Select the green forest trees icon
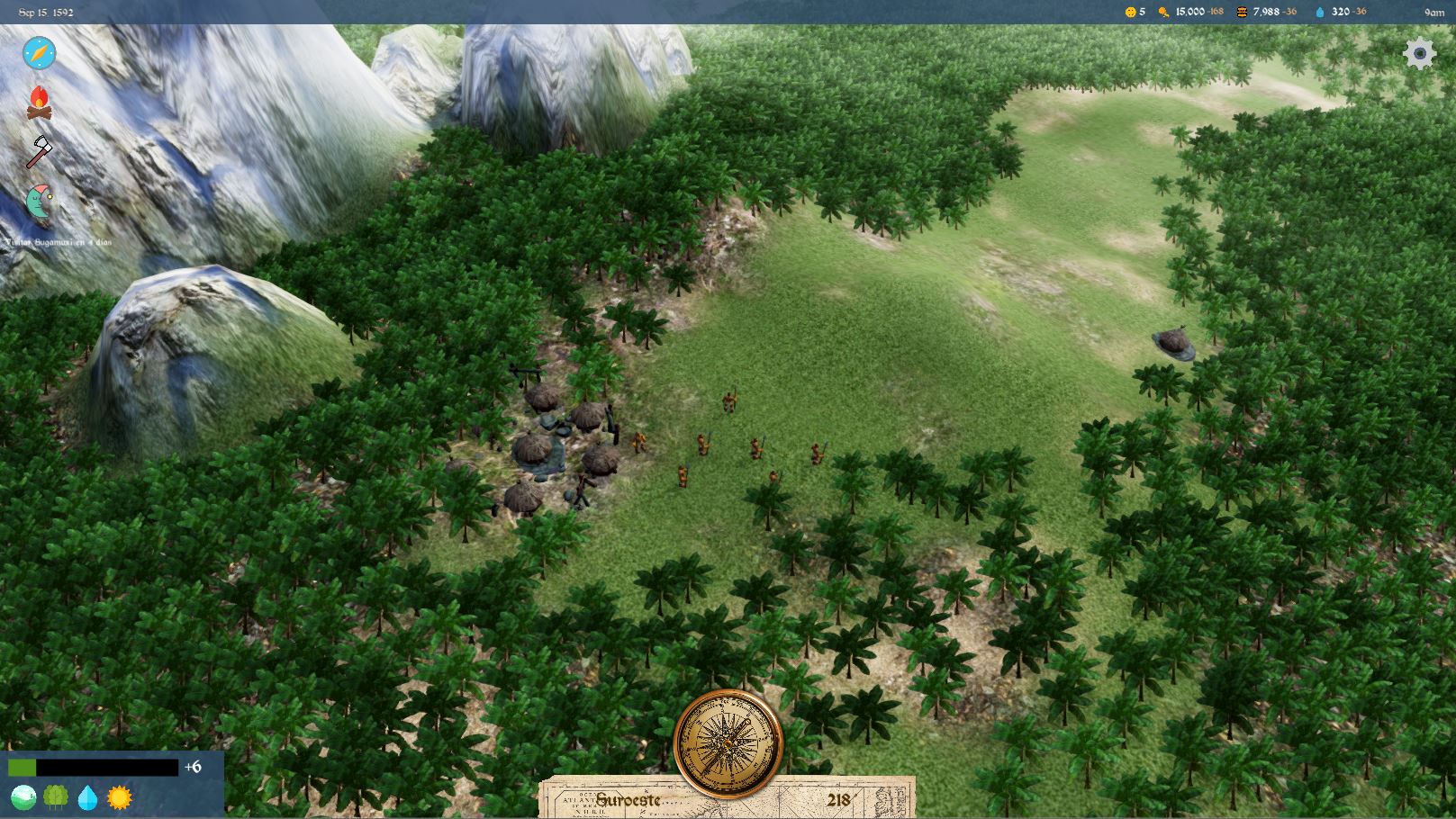 (56, 797)
